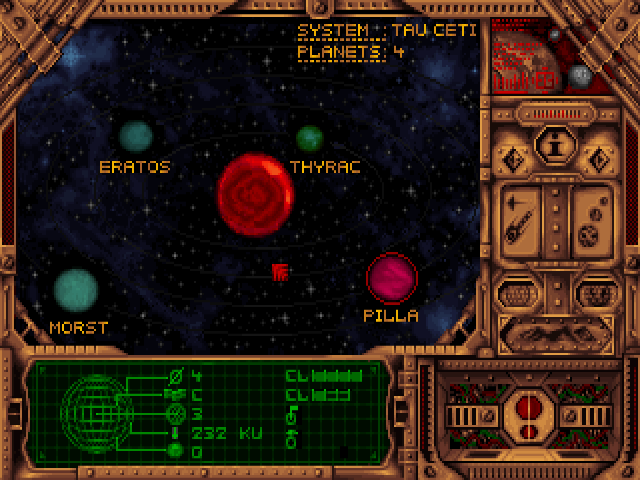Image resolution: width=640 pixels, height=480 pixels.
Task: Choose planet Pilla on the system map
Action: point(391,279)
